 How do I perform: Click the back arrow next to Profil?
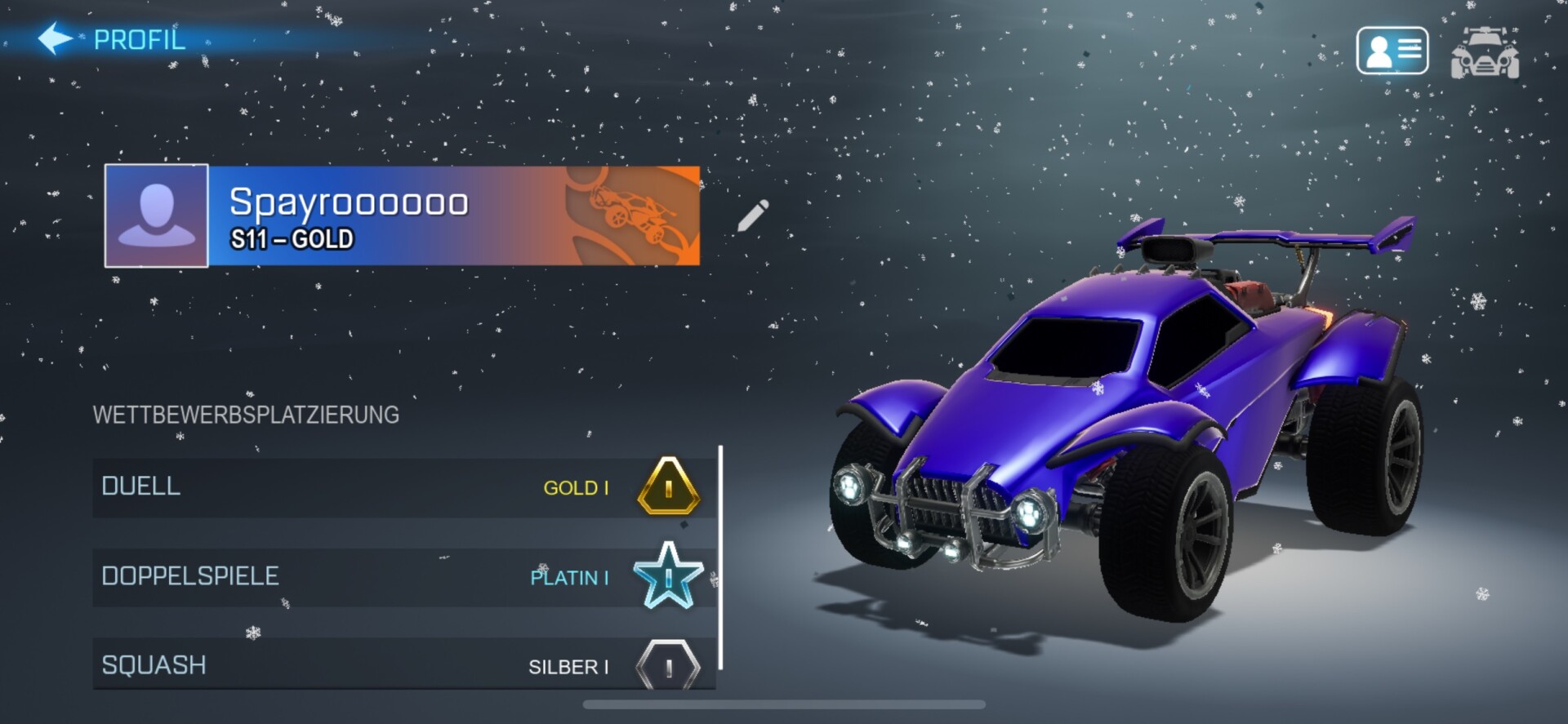tap(56, 37)
